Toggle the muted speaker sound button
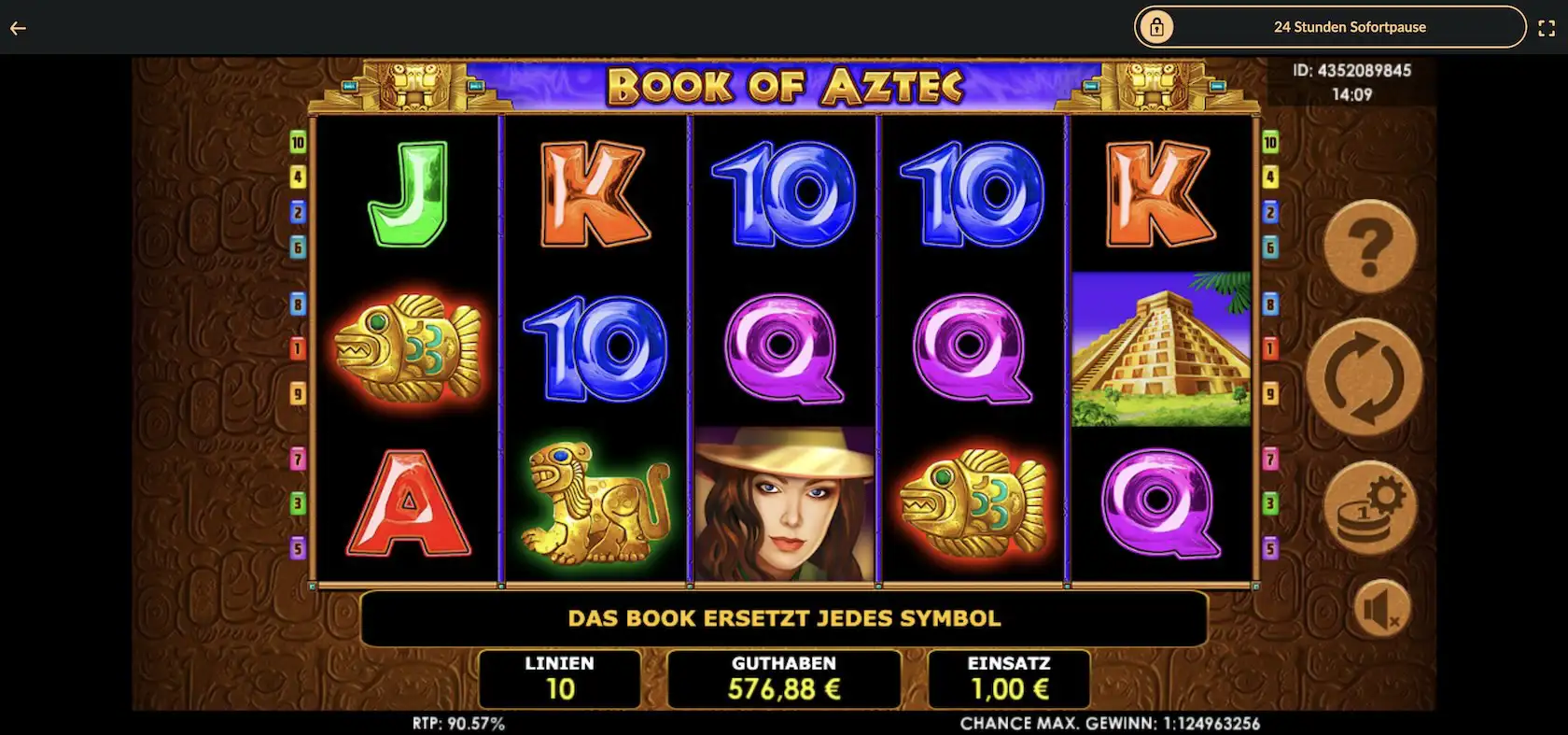This screenshot has height=735, width=1568. tap(1382, 610)
